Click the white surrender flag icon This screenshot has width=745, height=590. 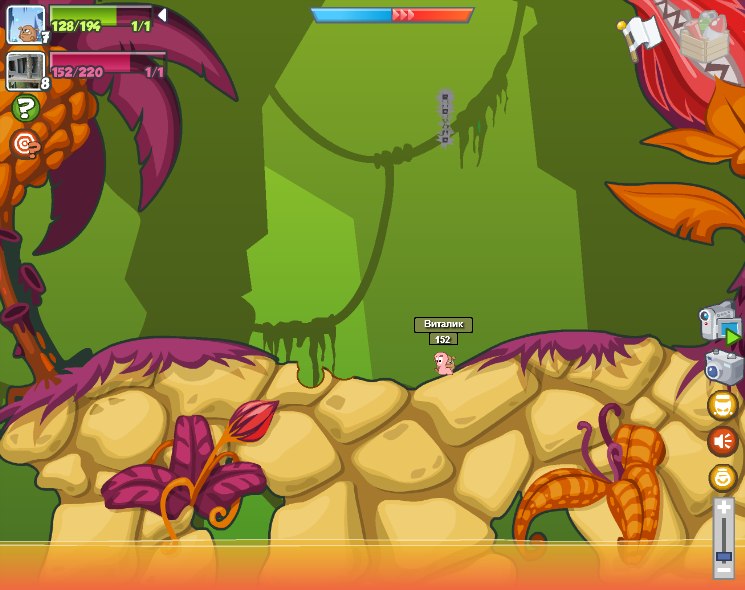coord(641,35)
